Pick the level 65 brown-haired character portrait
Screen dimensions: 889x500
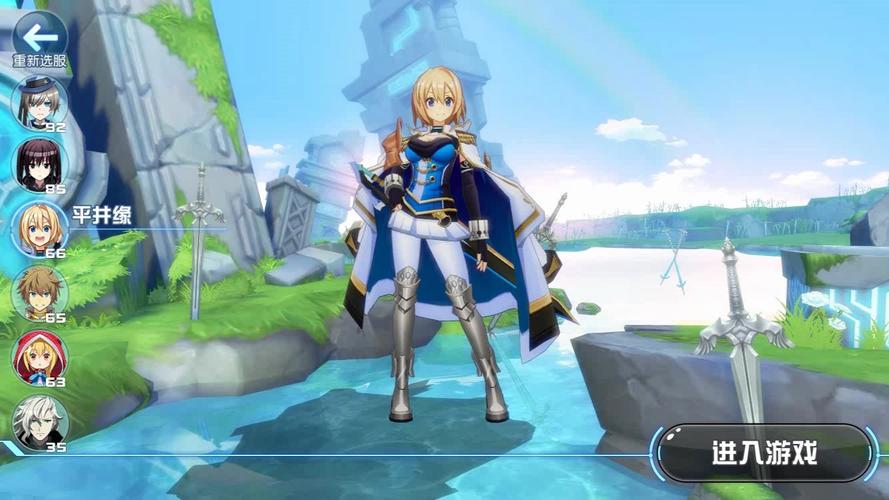pos(40,292)
